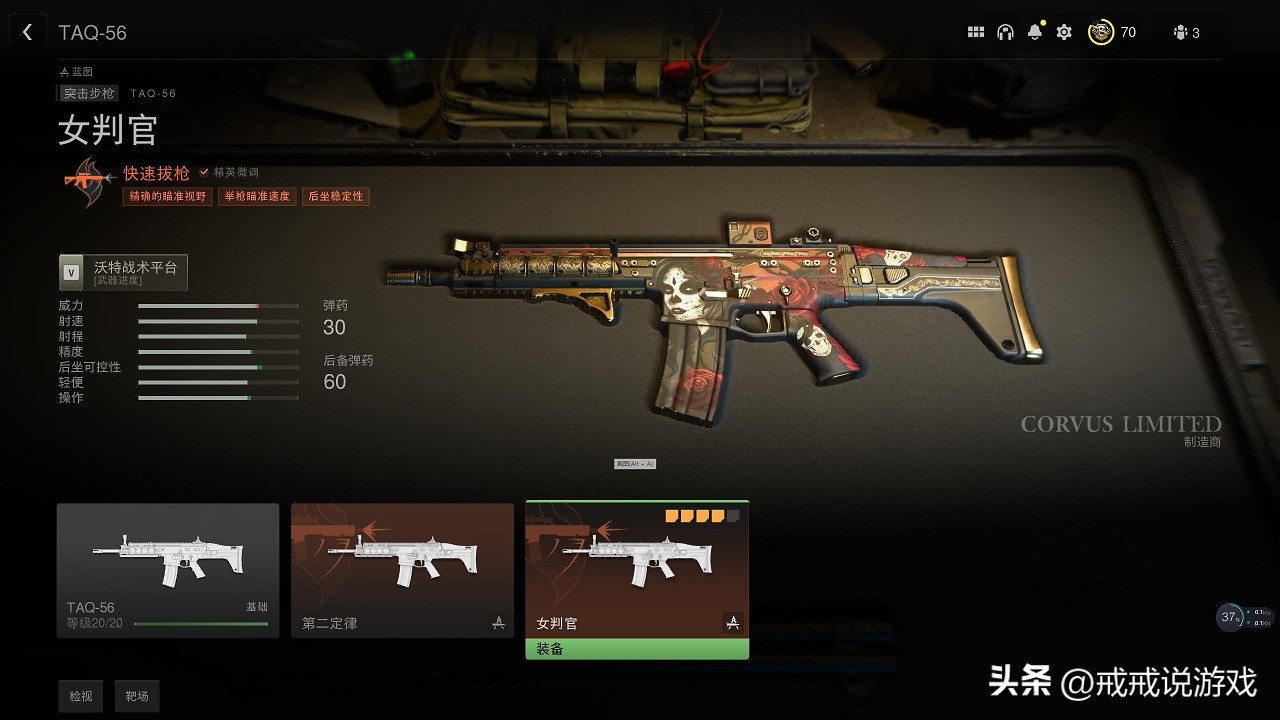
Task: Toggle the 精英微调 checkmark
Action: tap(204, 171)
